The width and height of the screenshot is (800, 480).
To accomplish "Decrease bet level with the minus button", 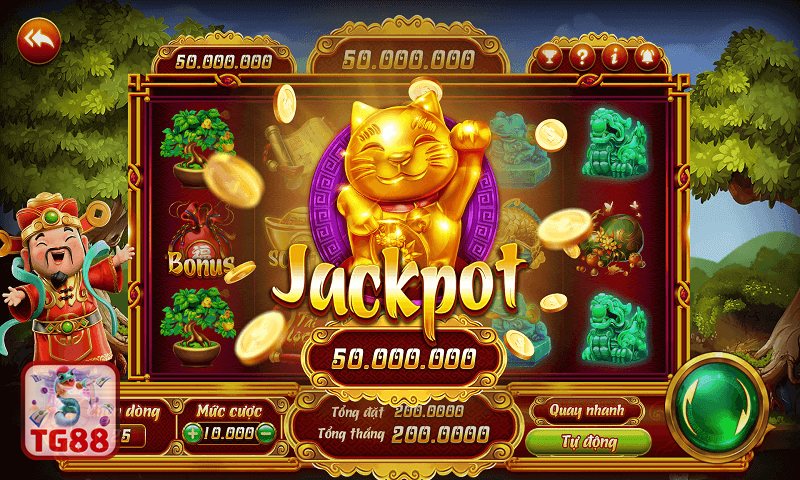I will 265,433.
